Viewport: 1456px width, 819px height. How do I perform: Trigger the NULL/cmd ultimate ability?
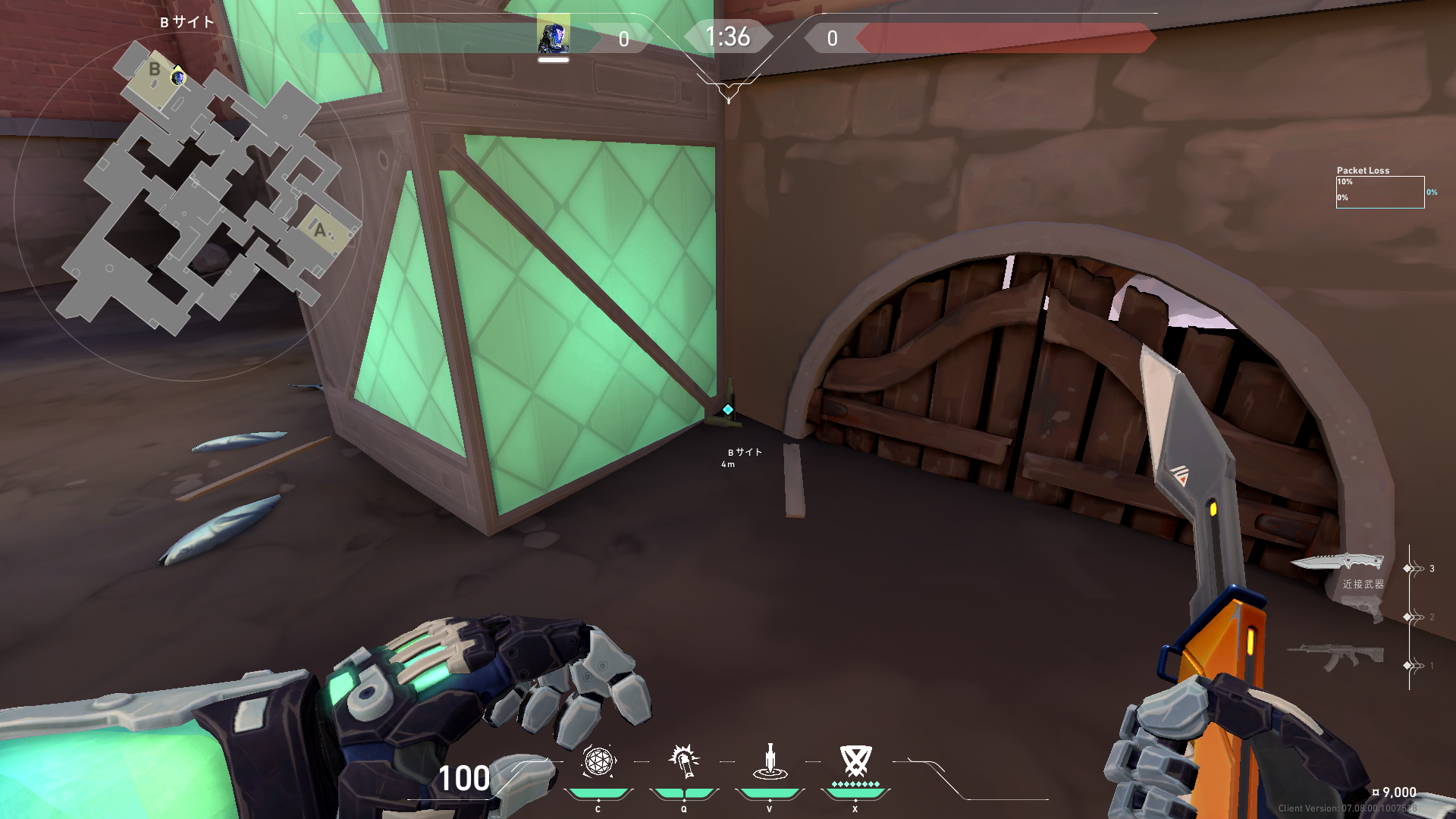pyautogui.click(x=855, y=761)
